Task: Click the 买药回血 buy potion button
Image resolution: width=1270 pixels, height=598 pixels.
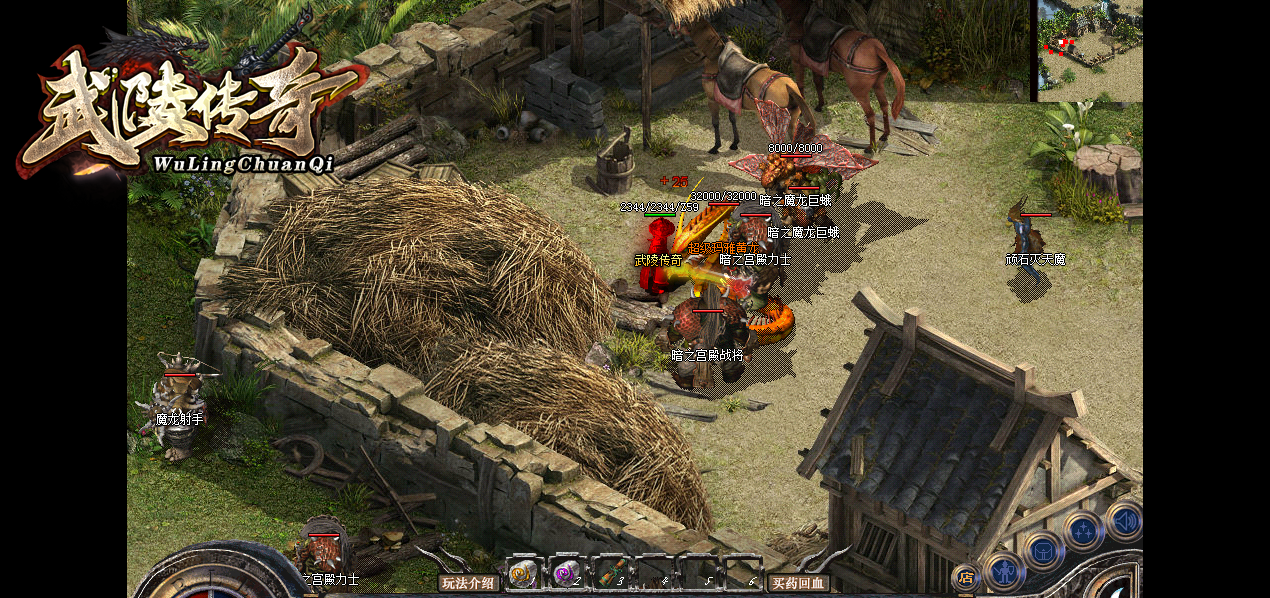Action: tap(798, 583)
